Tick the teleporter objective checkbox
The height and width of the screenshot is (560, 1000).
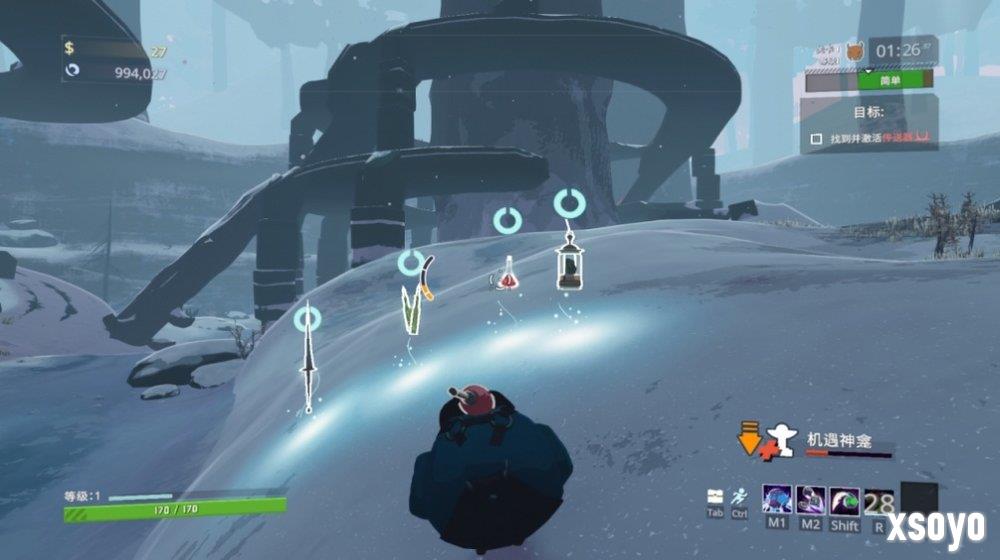(816, 139)
